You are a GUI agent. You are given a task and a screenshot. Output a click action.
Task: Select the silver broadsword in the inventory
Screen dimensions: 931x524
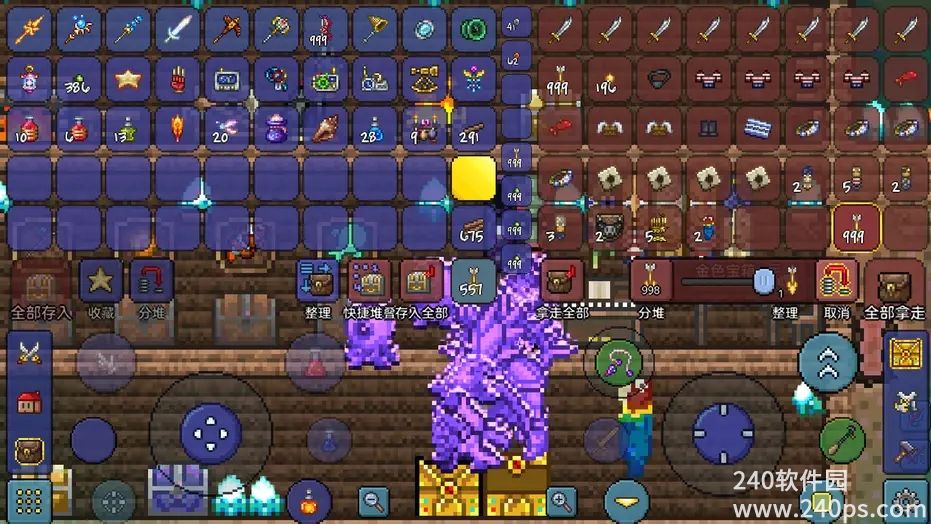coord(179,30)
